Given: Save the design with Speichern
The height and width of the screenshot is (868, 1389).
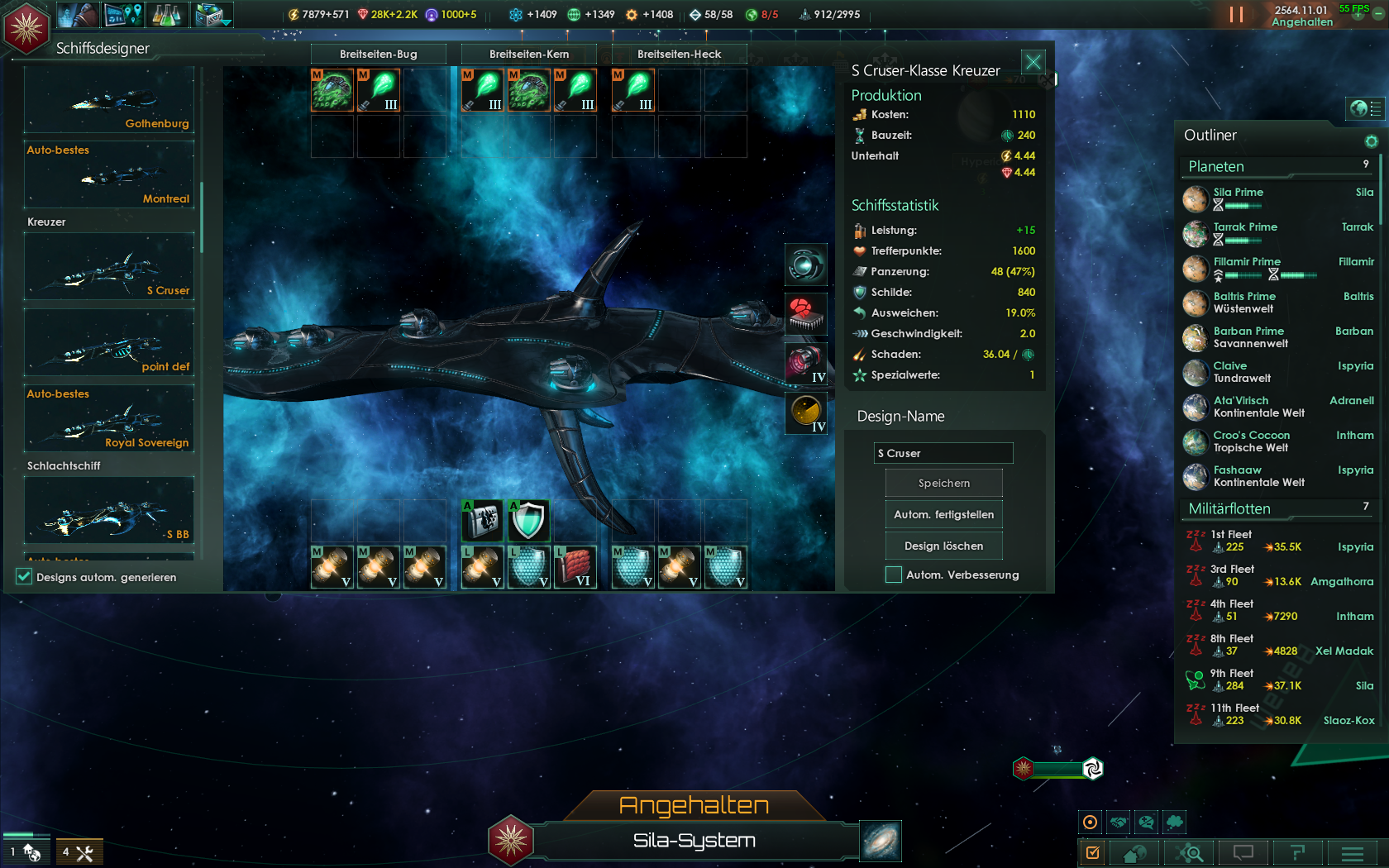Looking at the screenshot, I should click(943, 483).
